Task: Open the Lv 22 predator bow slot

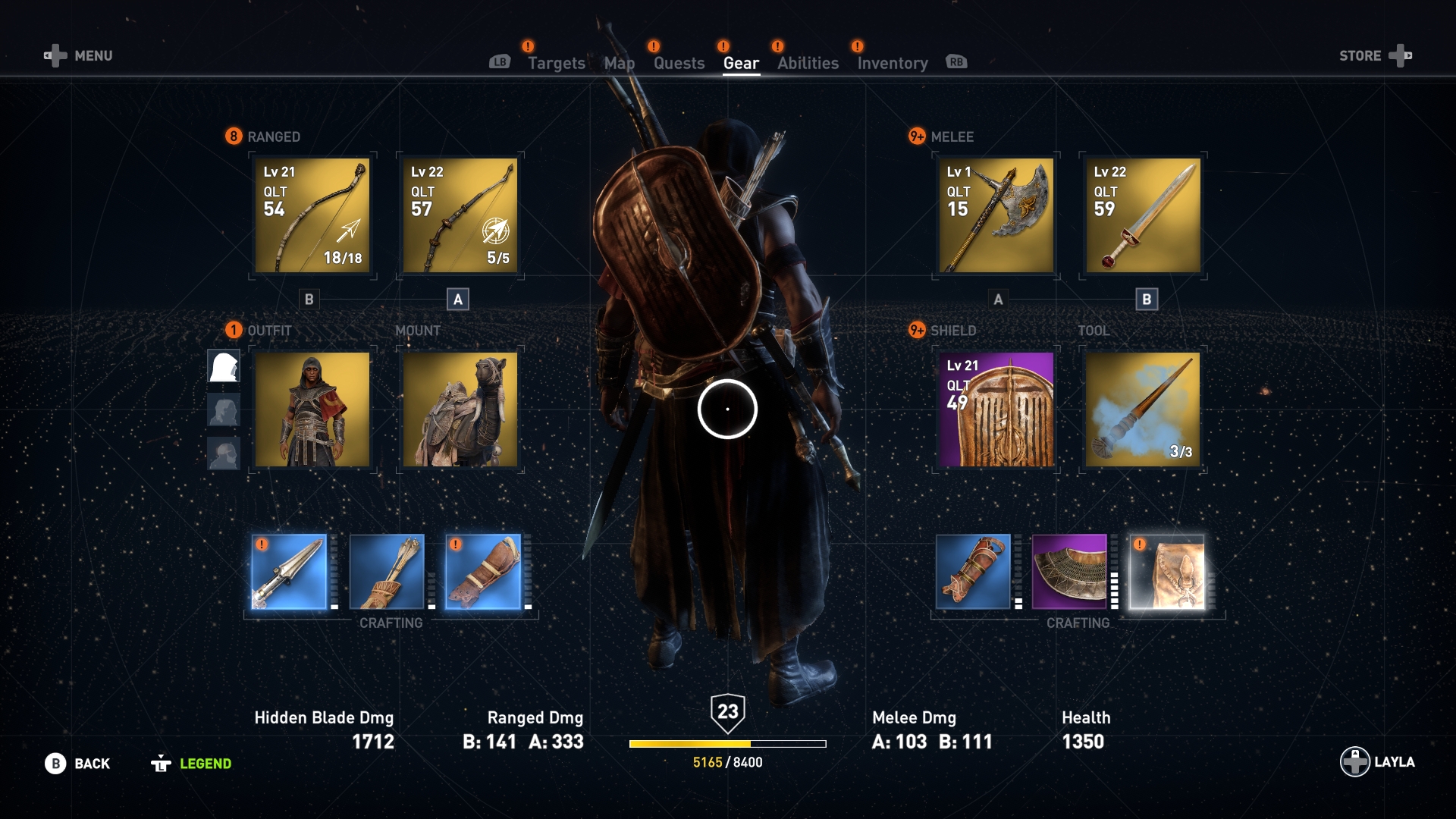Action: click(460, 215)
